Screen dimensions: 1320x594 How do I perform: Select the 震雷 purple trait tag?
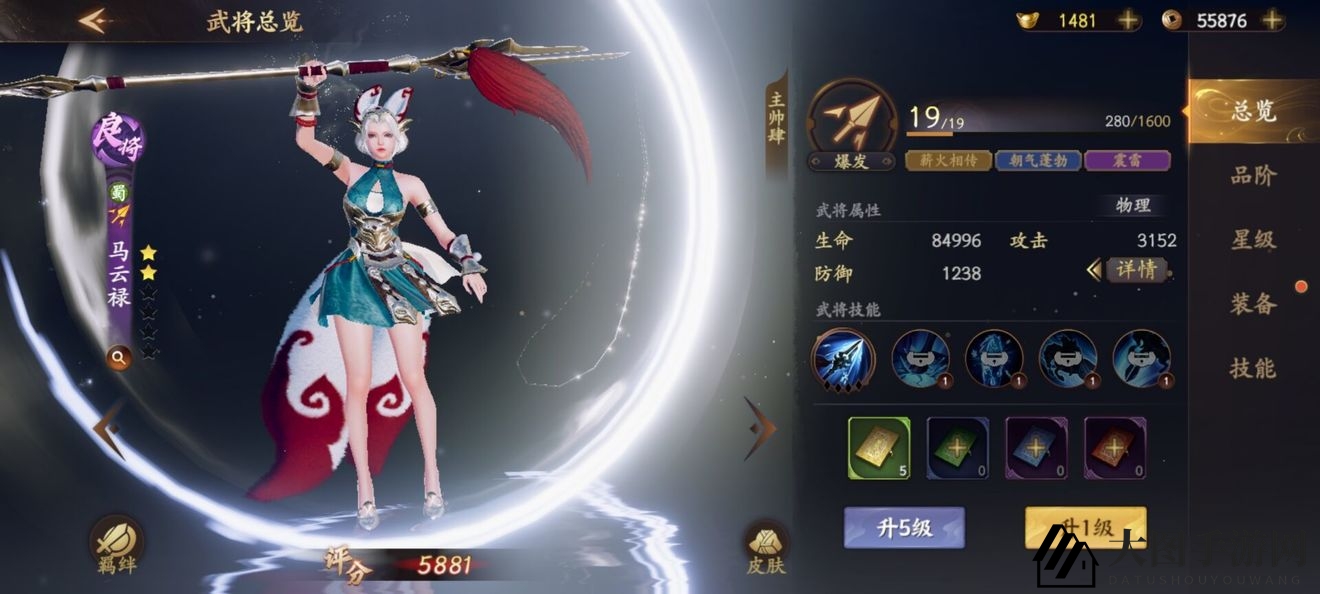(x=1127, y=160)
